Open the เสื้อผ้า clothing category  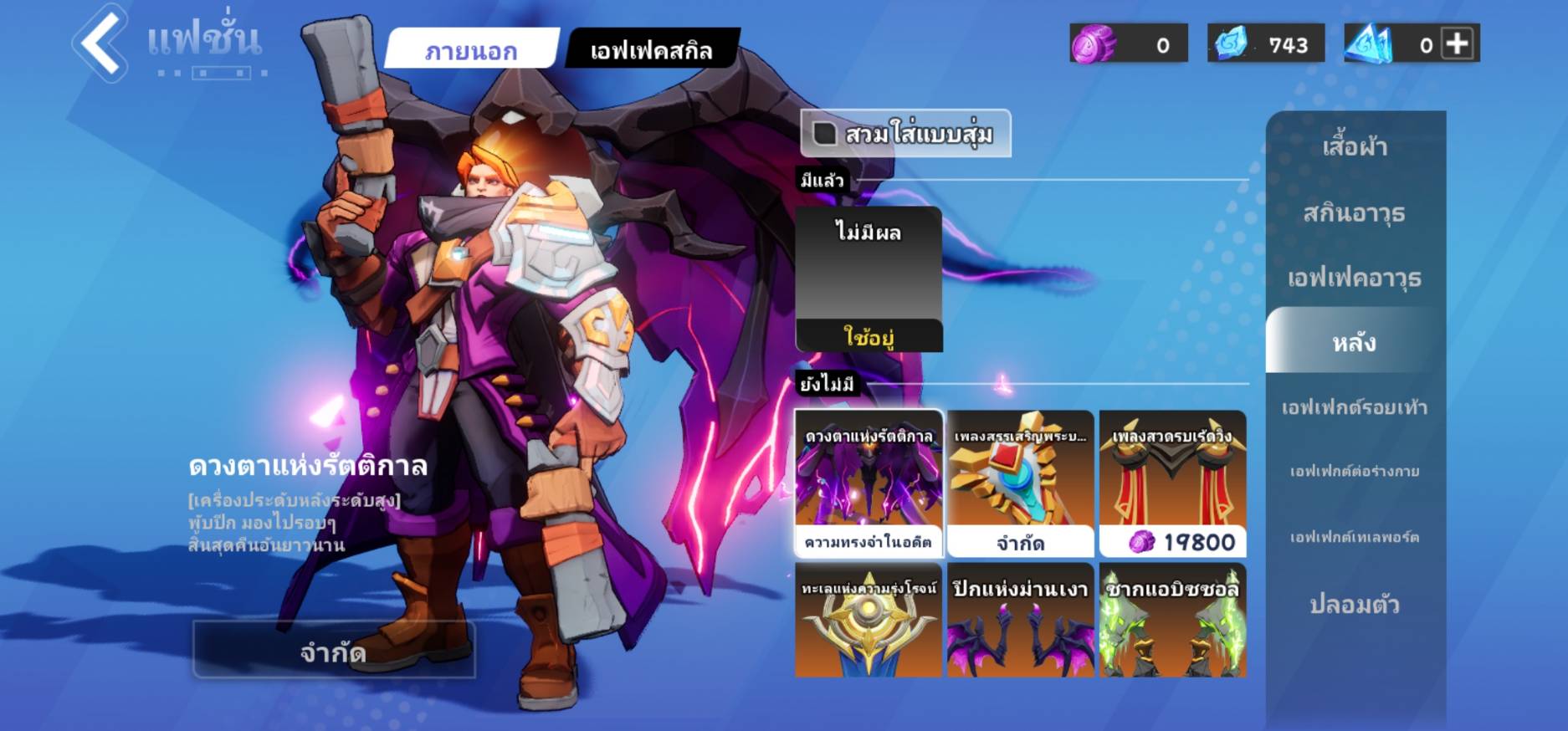(1355, 147)
